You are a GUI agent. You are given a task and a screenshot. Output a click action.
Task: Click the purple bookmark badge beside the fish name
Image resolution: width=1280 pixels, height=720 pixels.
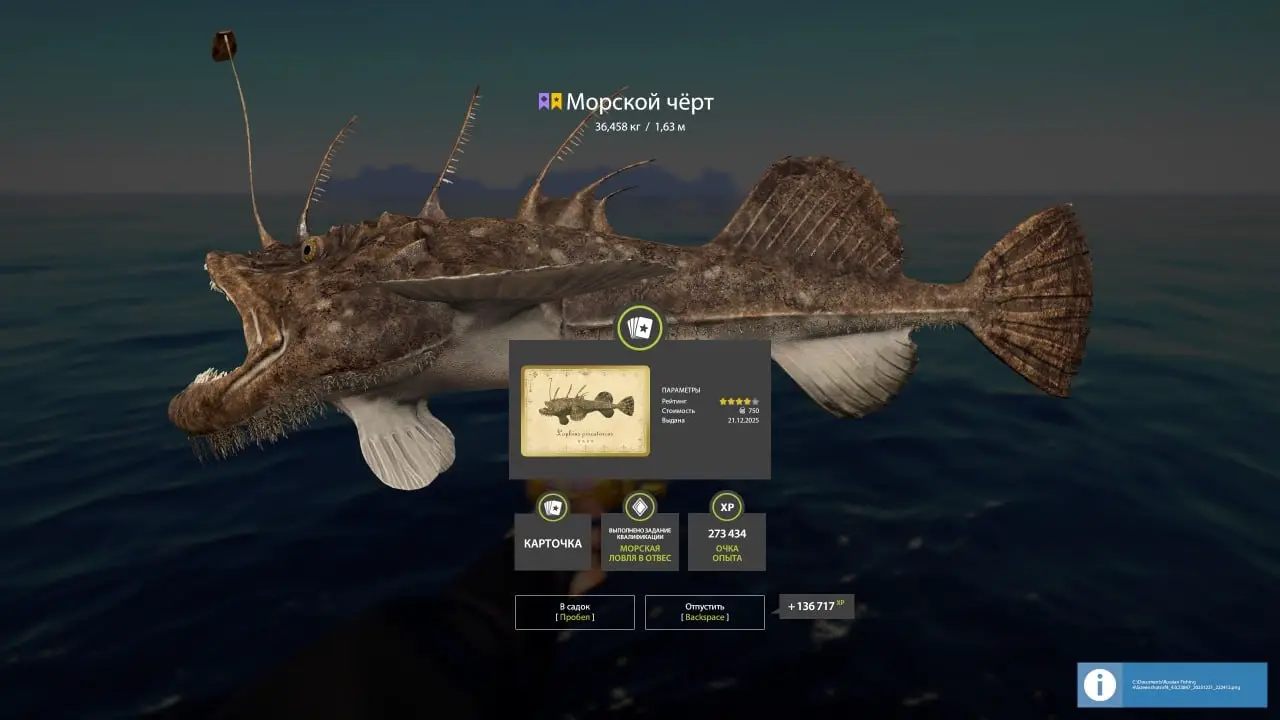tap(545, 101)
